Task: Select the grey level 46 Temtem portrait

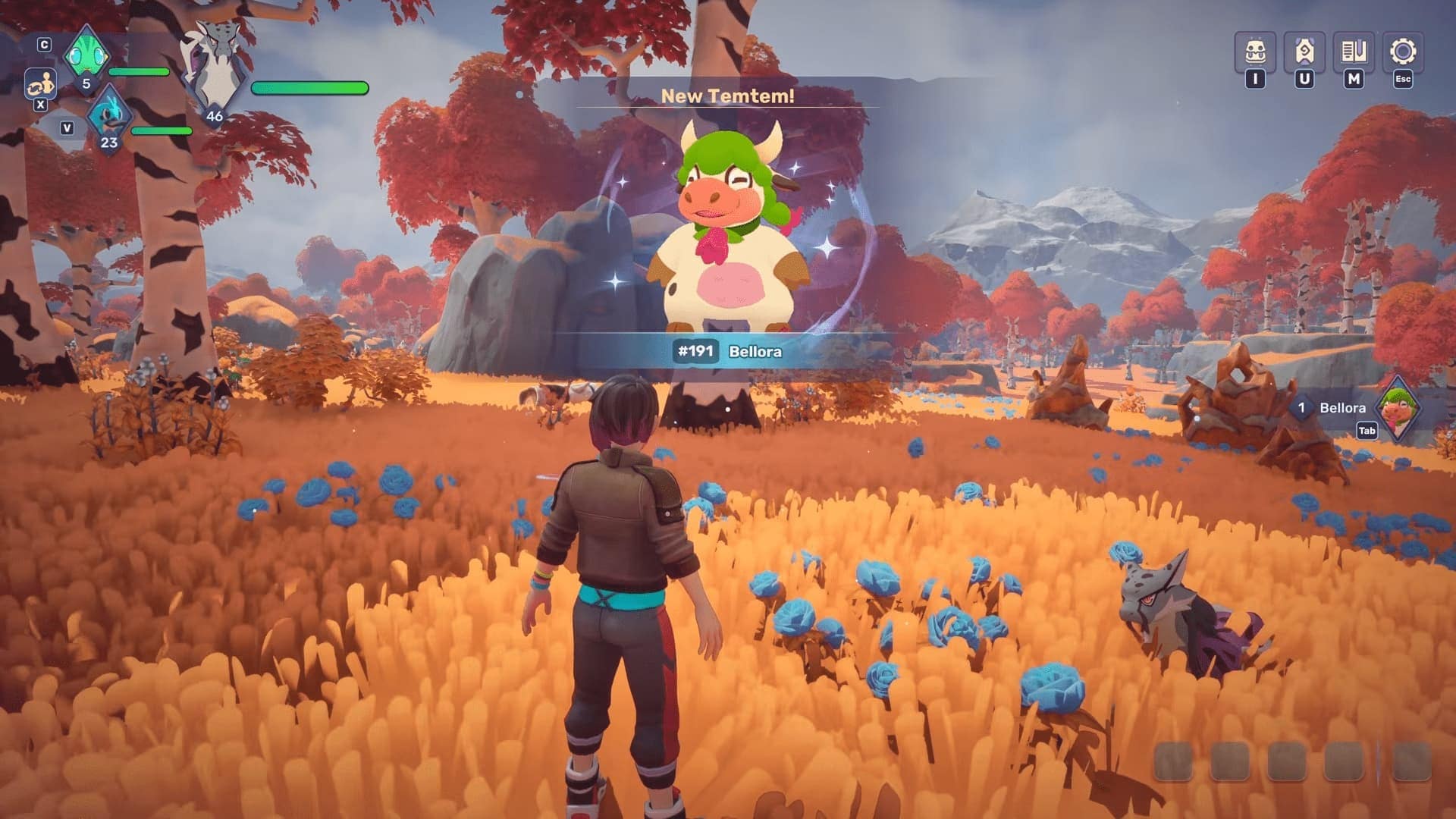Action: click(215, 74)
